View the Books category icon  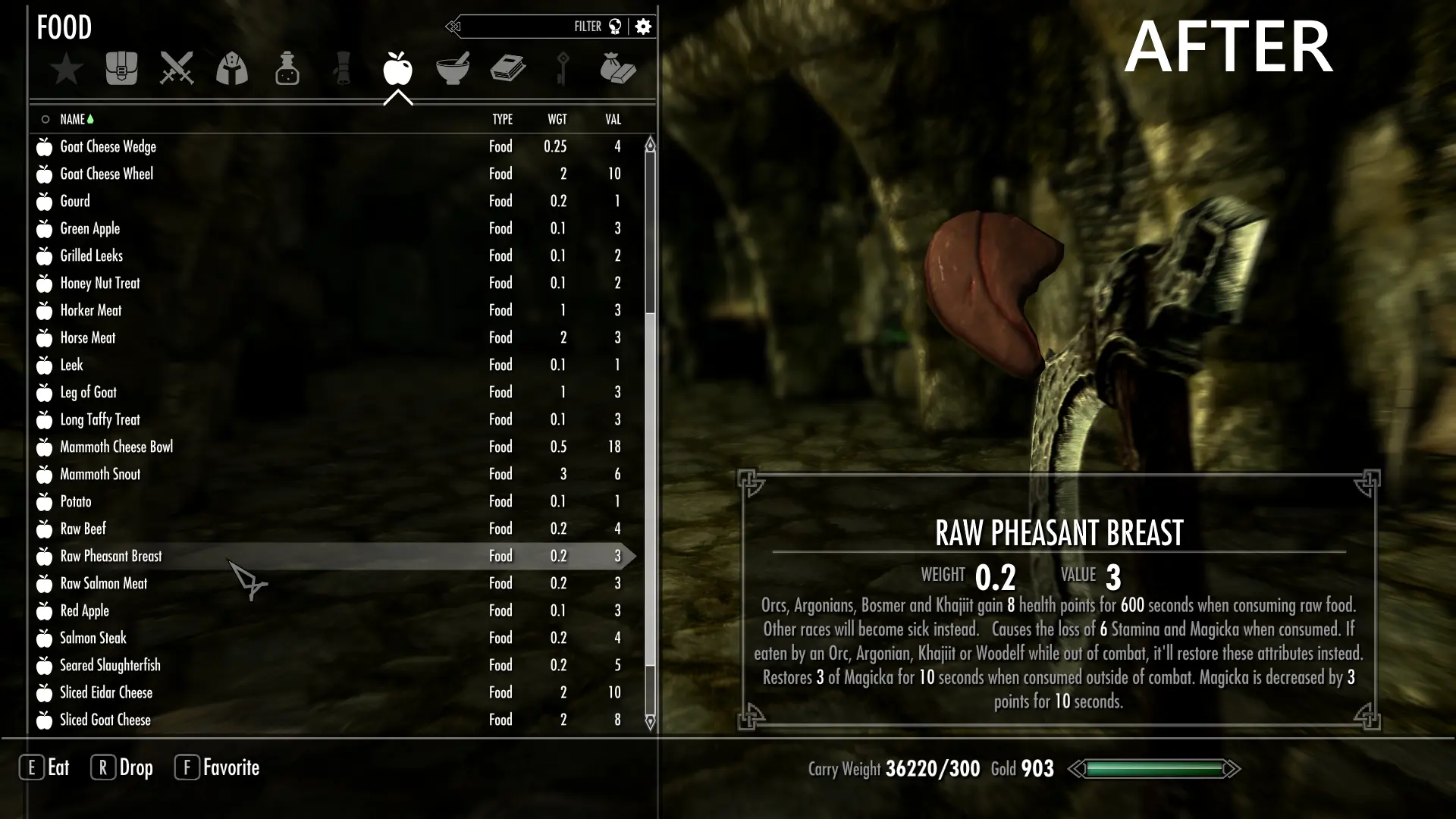[x=508, y=68]
